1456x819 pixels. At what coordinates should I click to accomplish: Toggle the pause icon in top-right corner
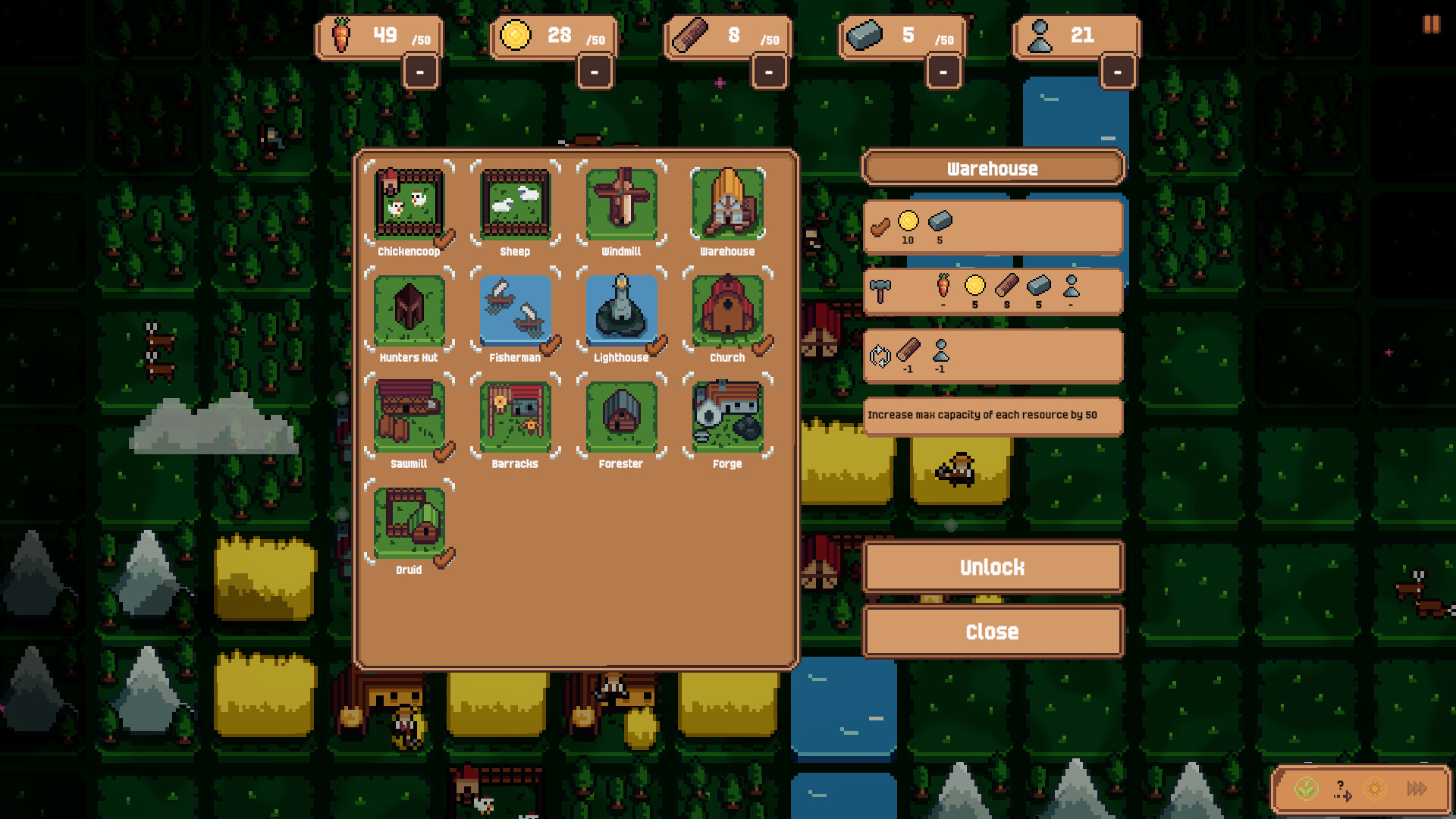(1431, 25)
